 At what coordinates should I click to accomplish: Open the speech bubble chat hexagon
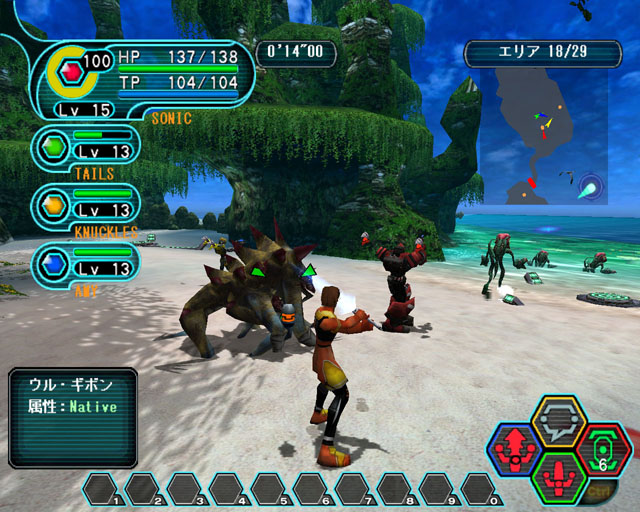(x=558, y=421)
